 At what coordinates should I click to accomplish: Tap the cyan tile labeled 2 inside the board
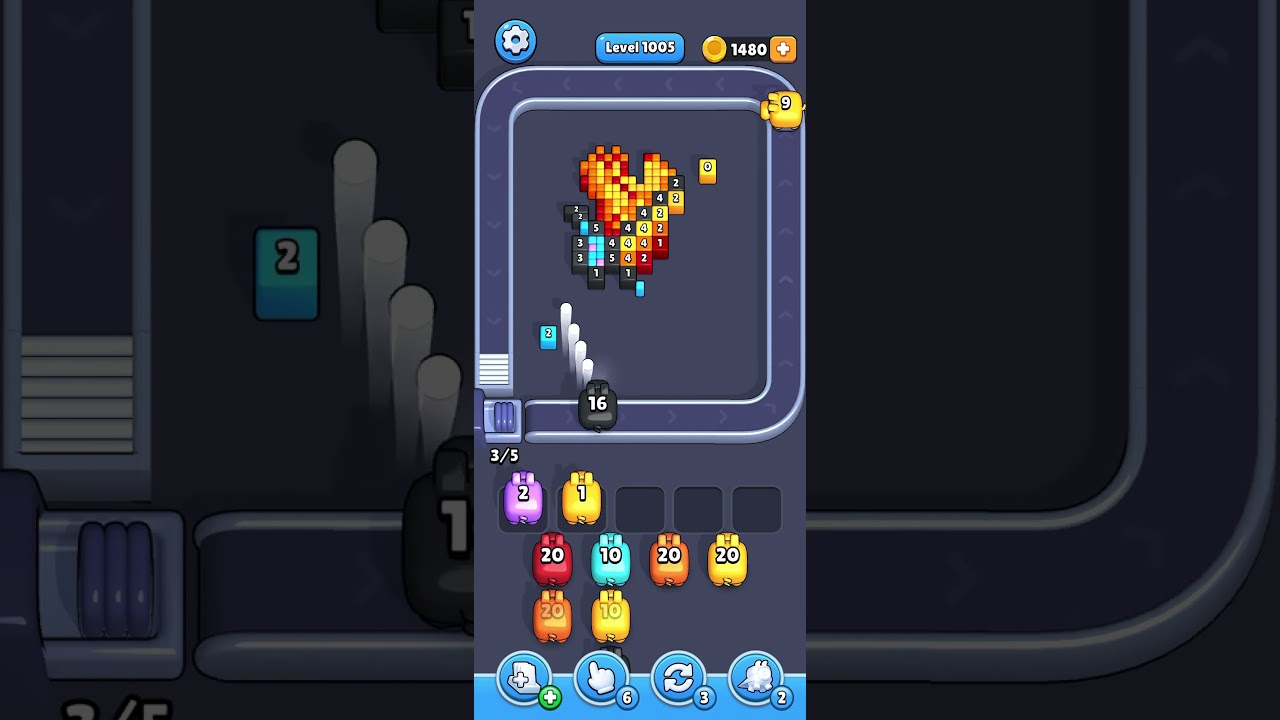pyautogui.click(x=548, y=334)
